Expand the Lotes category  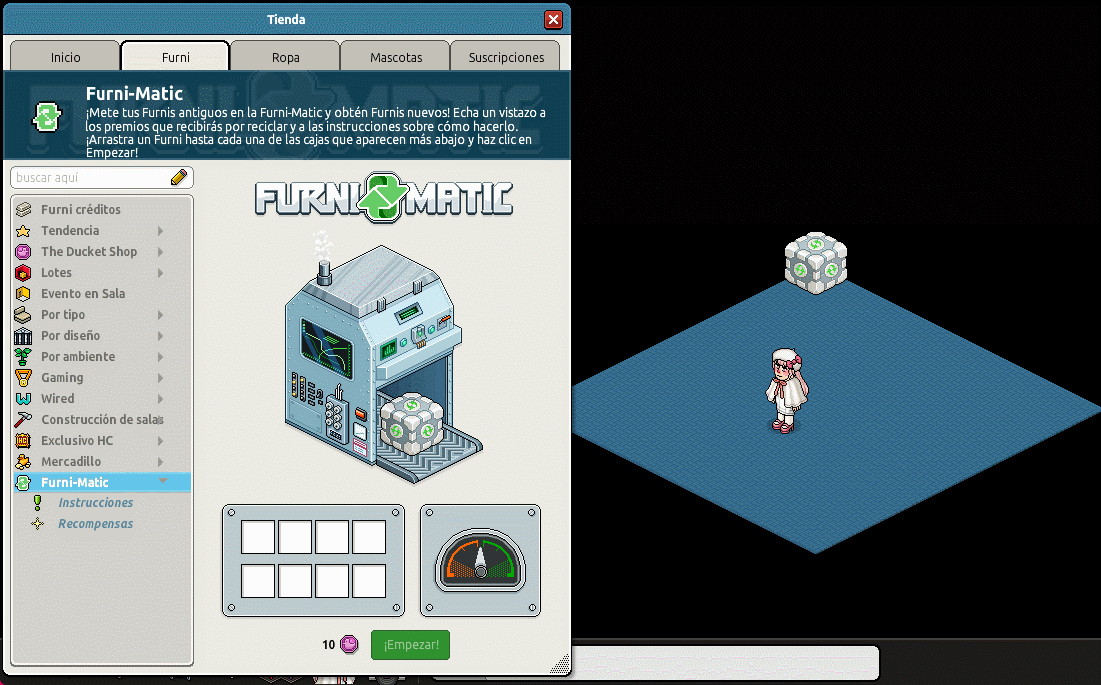click(x=57, y=273)
